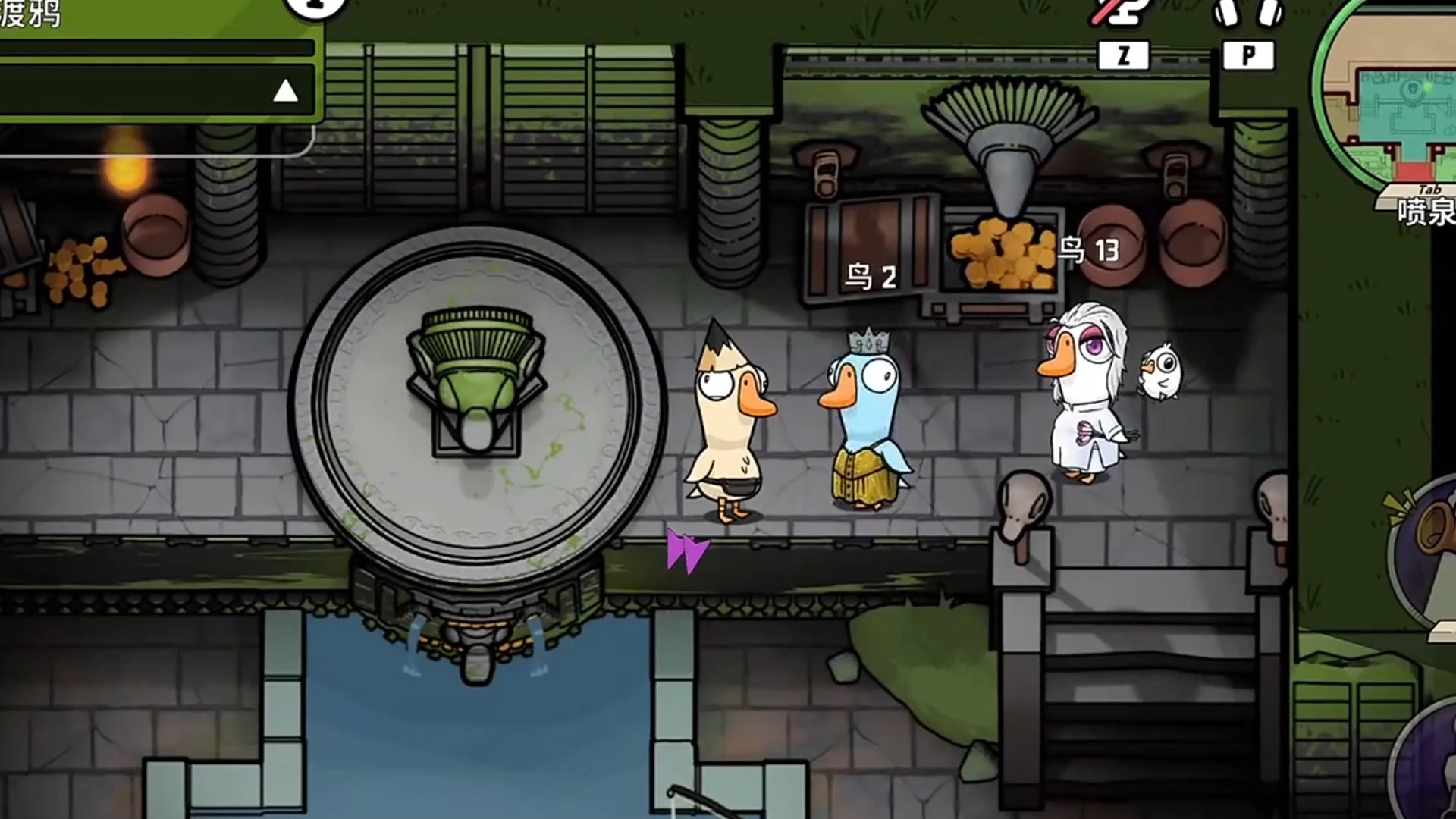The image size is (1456, 819).
Task: Collapse the task panel with the white triangle
Action: click(285, 92)
